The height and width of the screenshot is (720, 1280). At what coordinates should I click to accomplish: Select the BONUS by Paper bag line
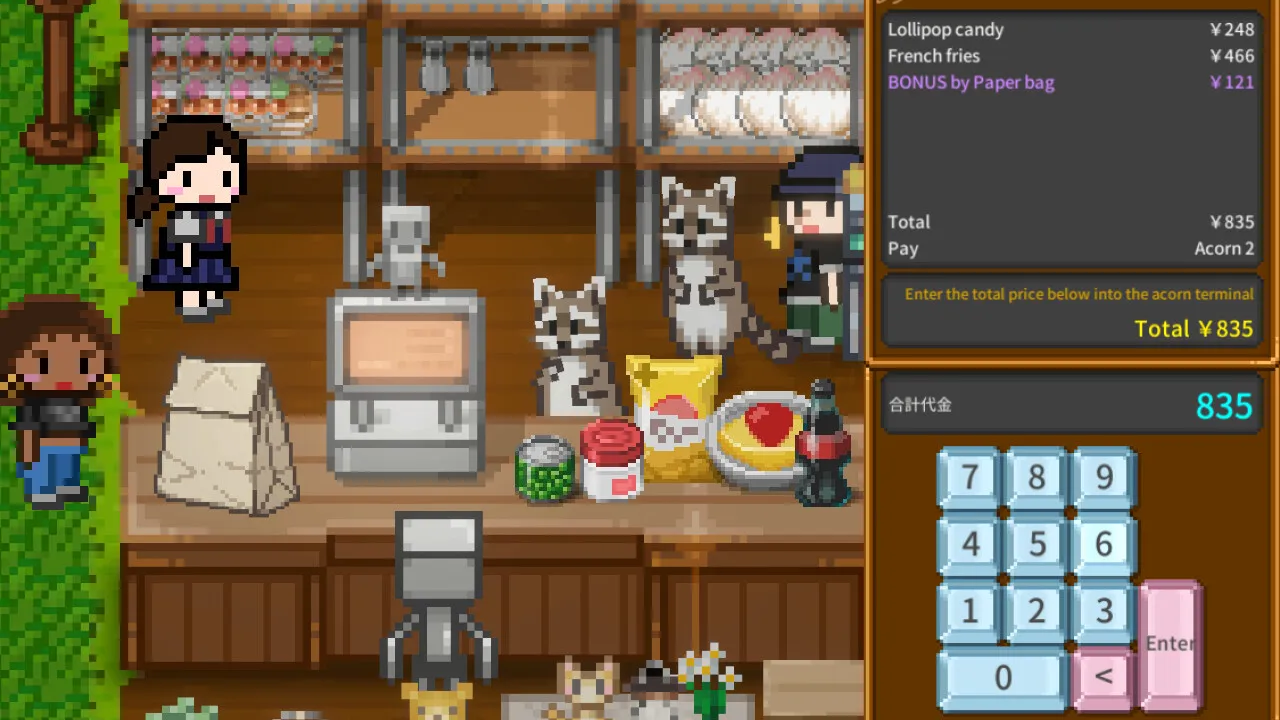pyautogui.click(x=1070, y=82)
